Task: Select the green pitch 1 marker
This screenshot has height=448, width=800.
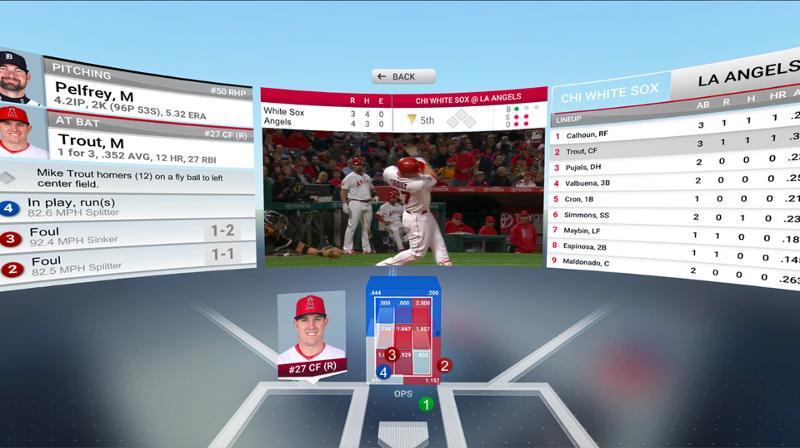Action: coord(426,404)
